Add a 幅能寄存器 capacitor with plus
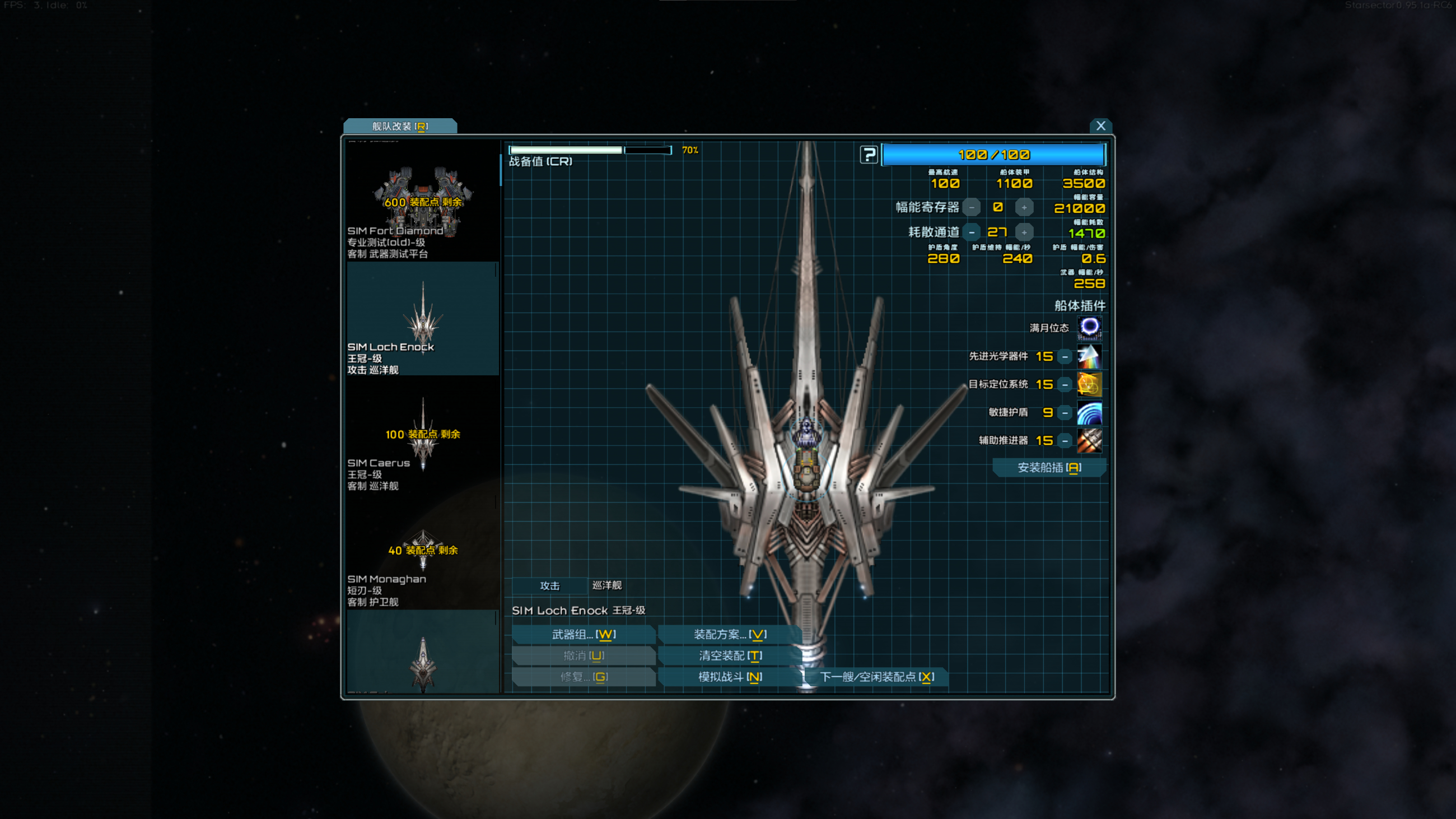Image resolution: width=1456 pixels, height=819 pixels. tap(1024, 207)
